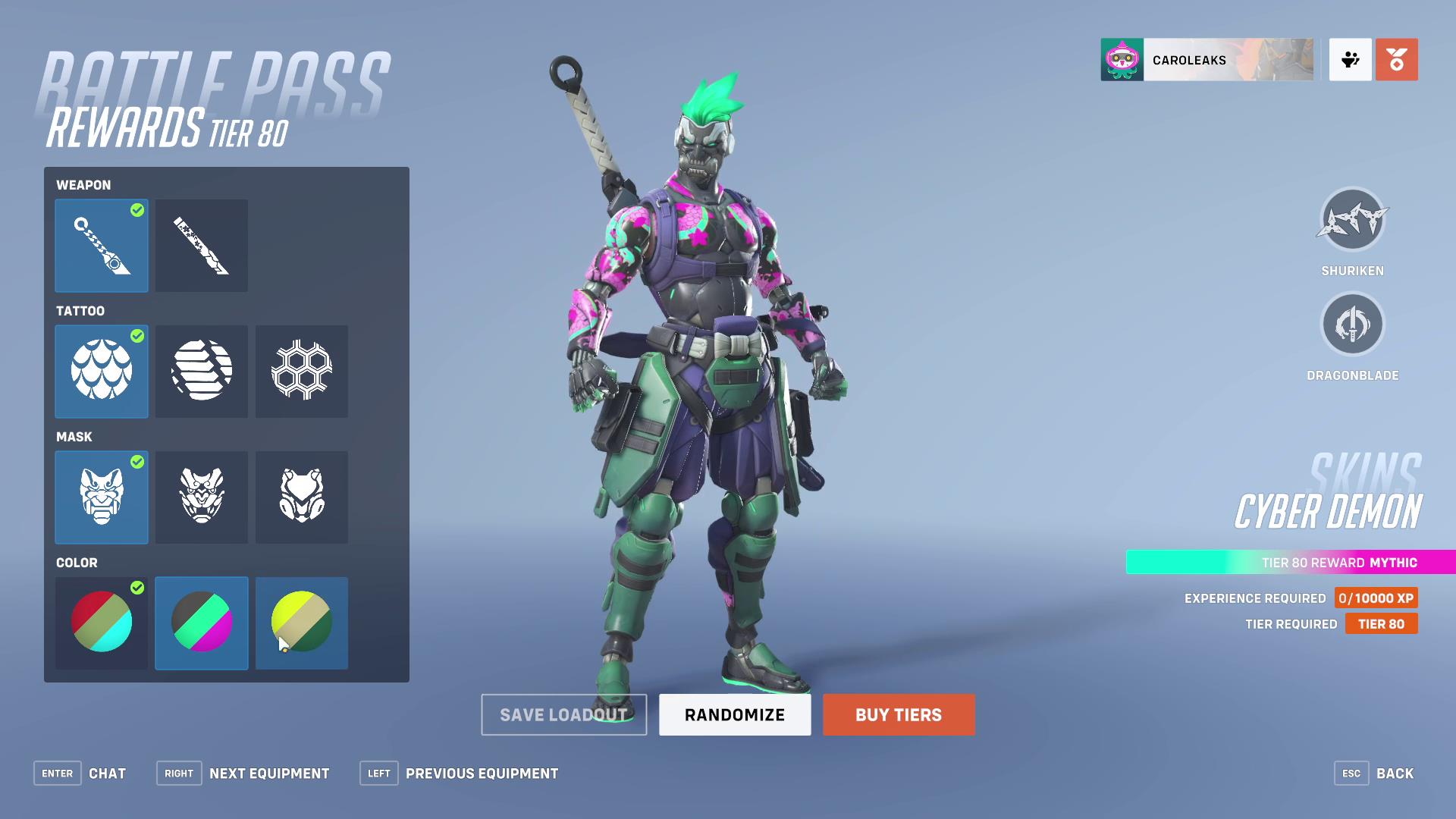Toggle the equipped tattoo selection checkmark
Screen dimensions: 1456x819
[136, 337]
